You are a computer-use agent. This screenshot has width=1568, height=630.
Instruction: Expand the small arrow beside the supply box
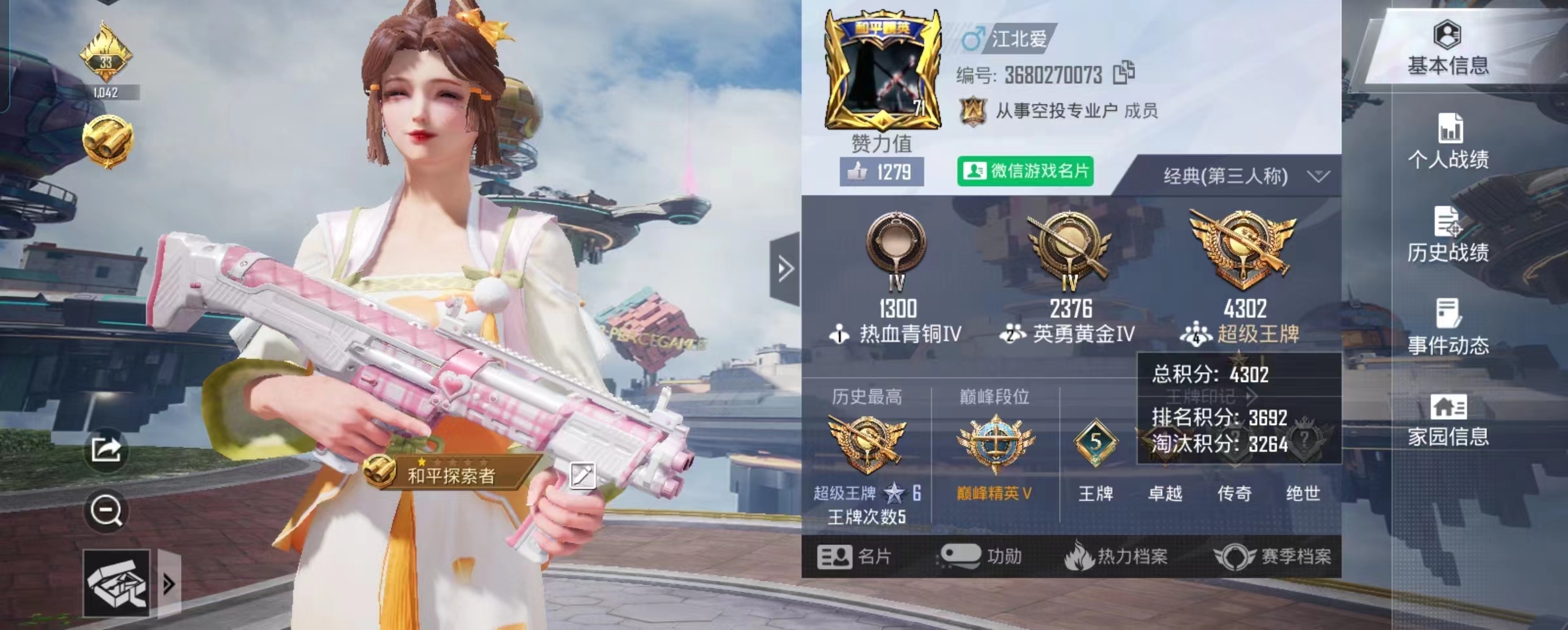(170, 581)
